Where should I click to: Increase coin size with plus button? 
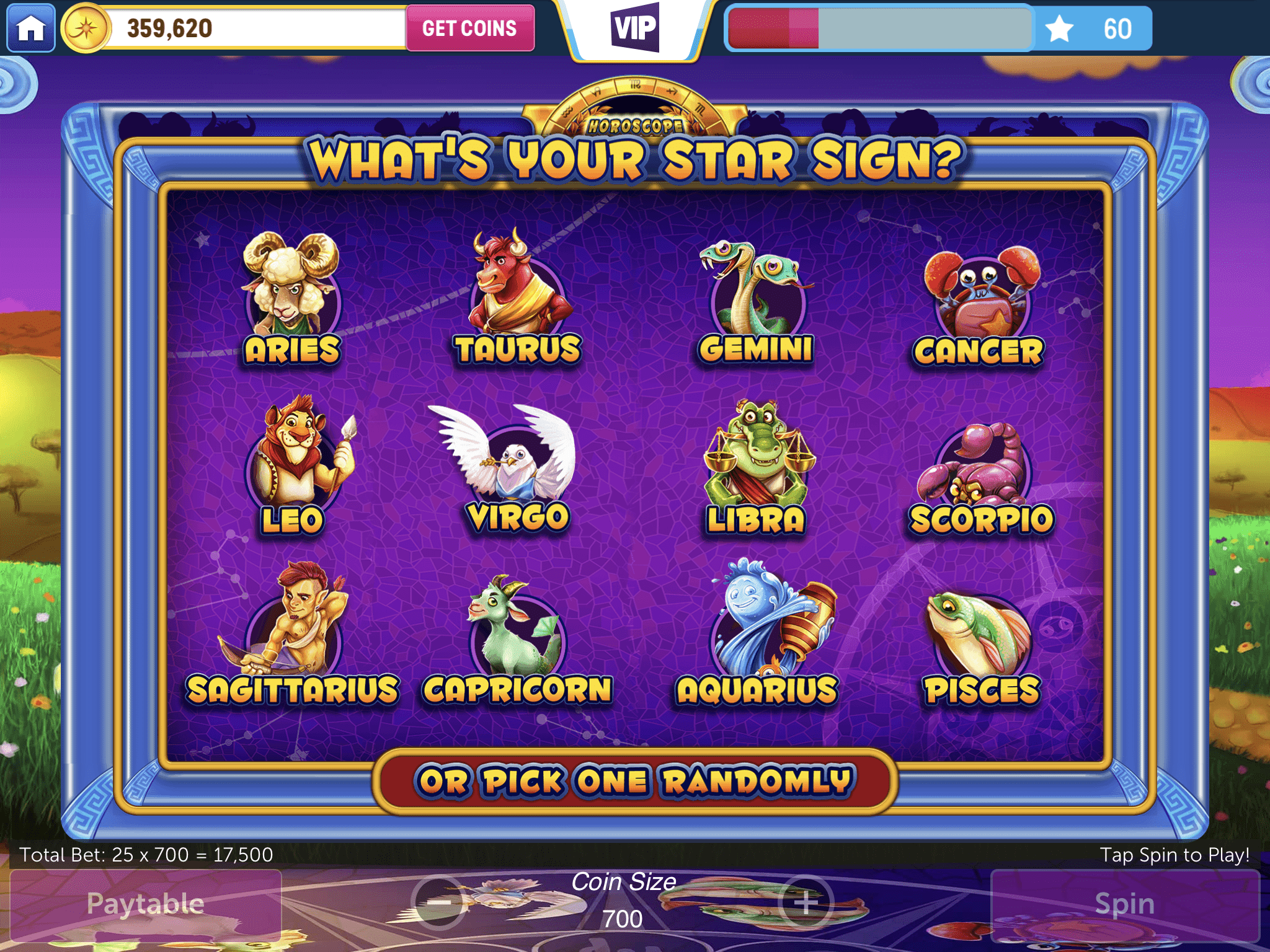click(x=806, y=903)
